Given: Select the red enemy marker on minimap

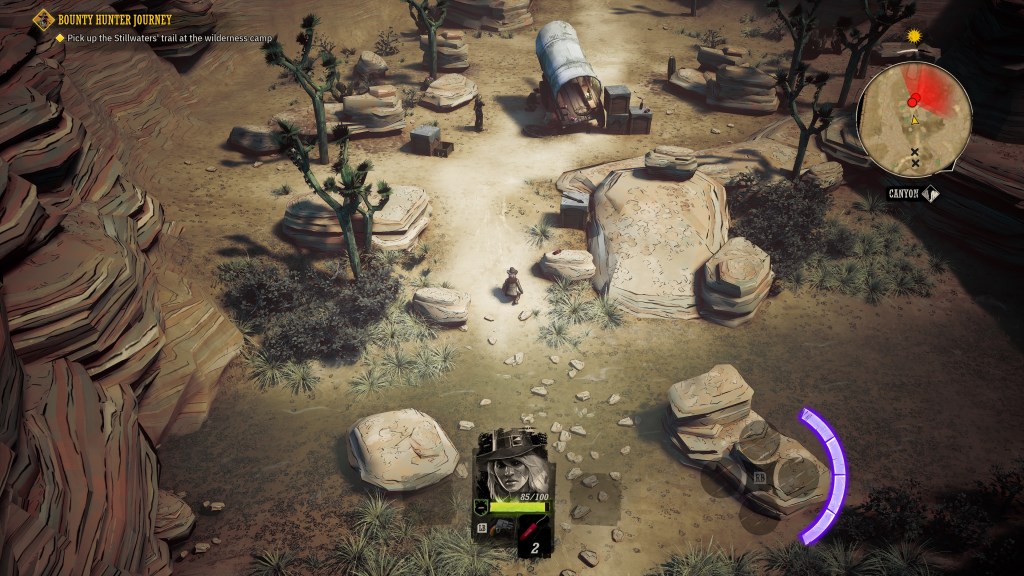Looking at the screenshot, I should coord(913,100).
